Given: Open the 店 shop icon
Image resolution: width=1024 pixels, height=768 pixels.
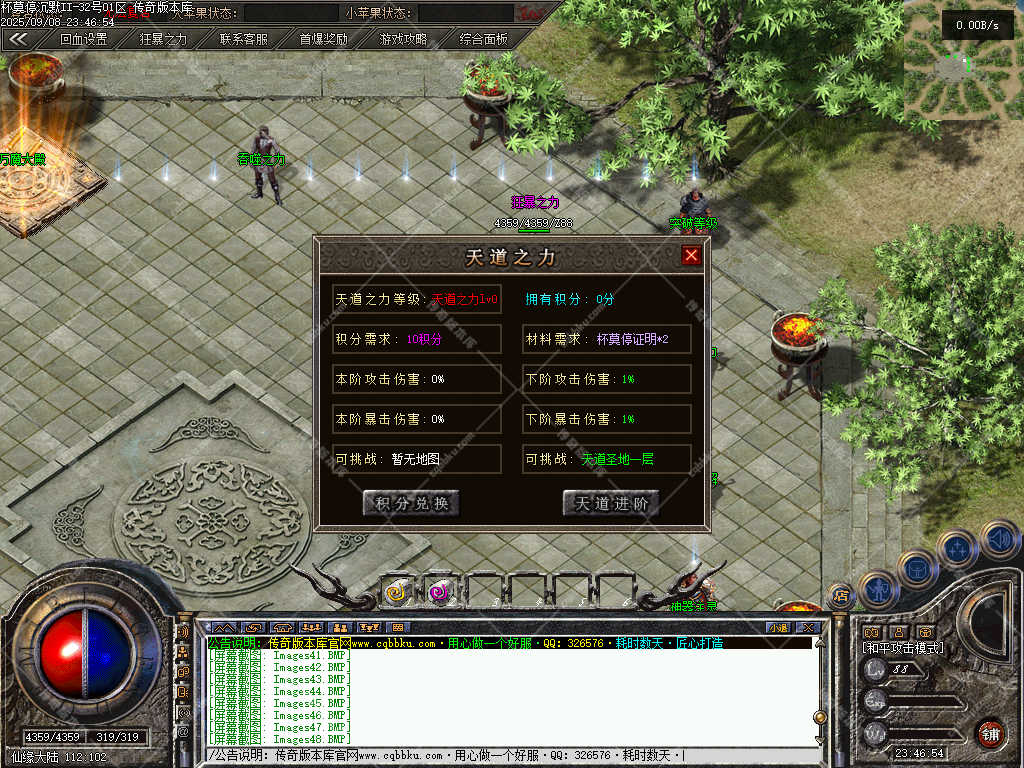Looking at the screenshot, I should [x=841, y=597].
